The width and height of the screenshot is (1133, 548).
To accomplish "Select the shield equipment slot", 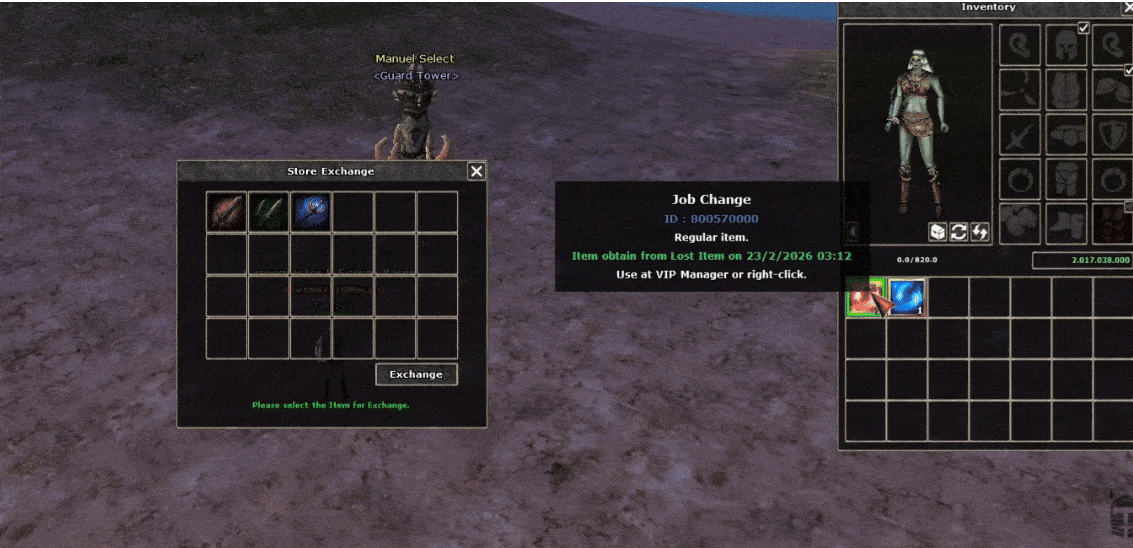I will coord(1111,134).
